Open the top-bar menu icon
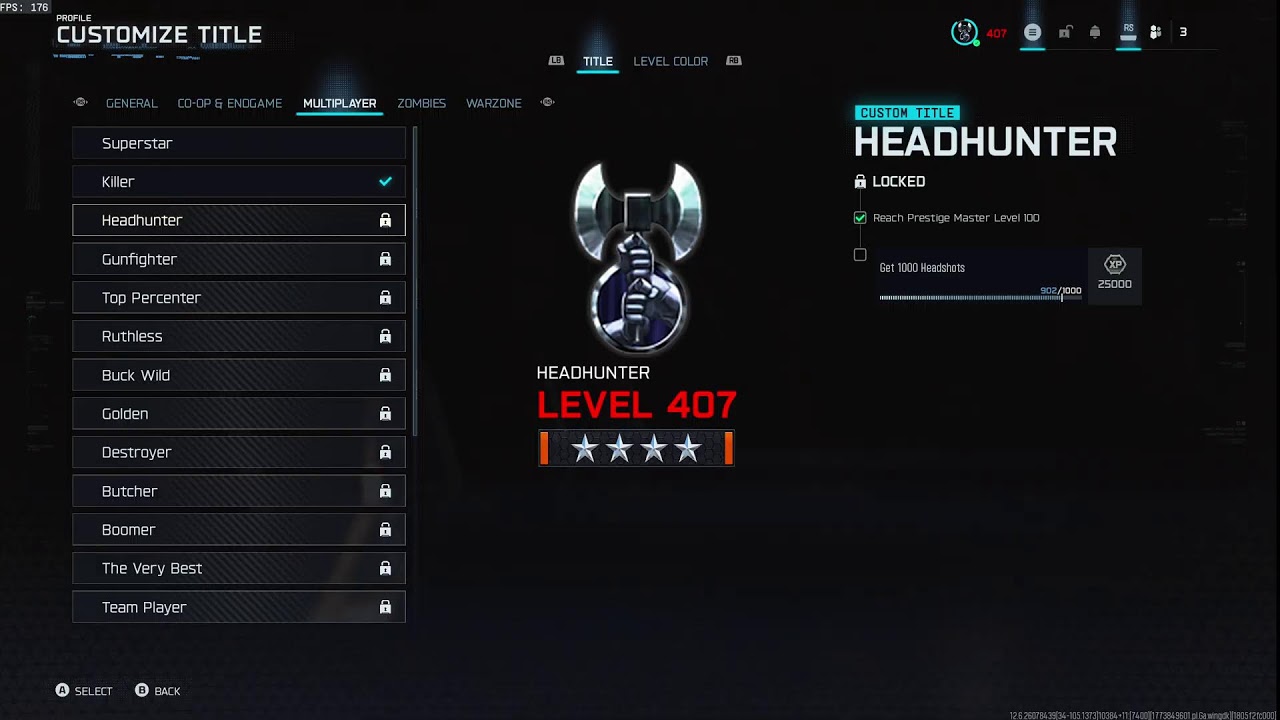This screenshot has height=720, width=1280. tap(1032, 32)
